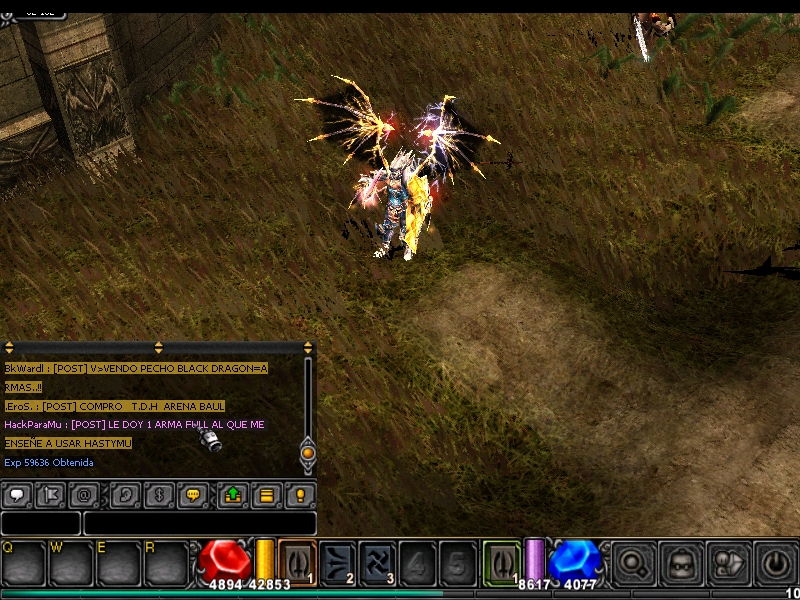Click the power symbol system menu button

775,563
